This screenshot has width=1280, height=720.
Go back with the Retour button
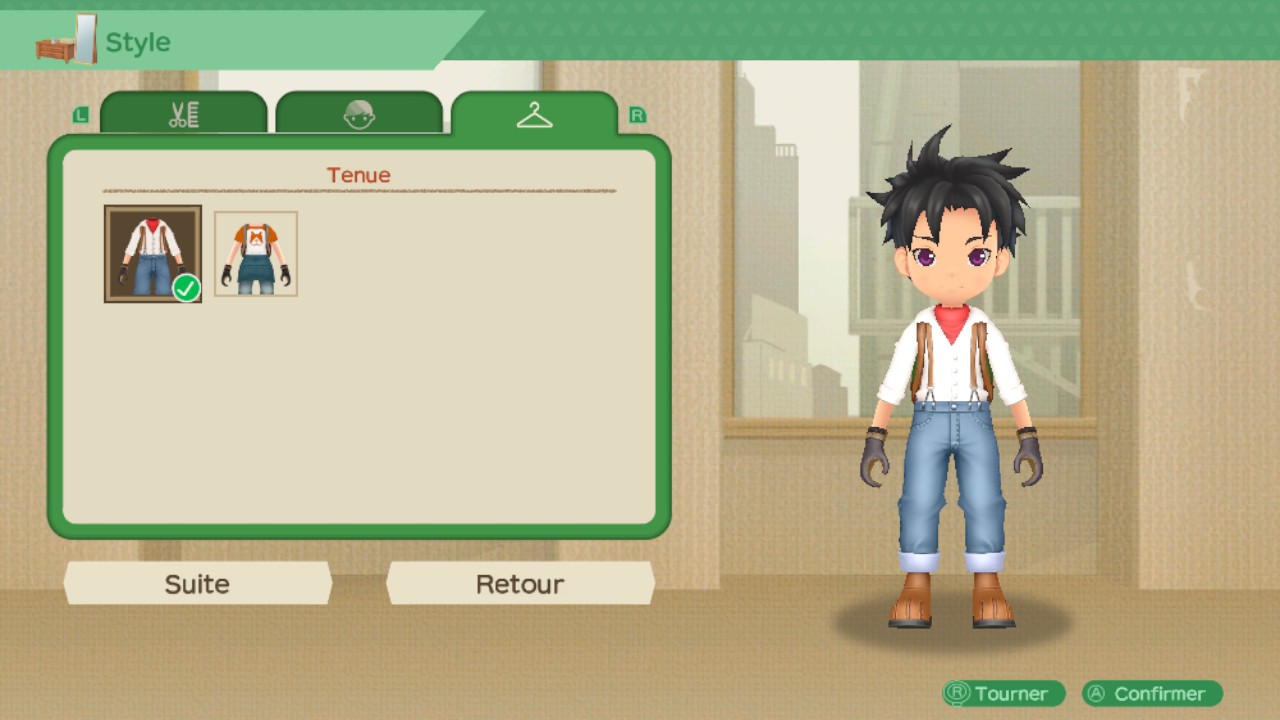click(520, 584)
